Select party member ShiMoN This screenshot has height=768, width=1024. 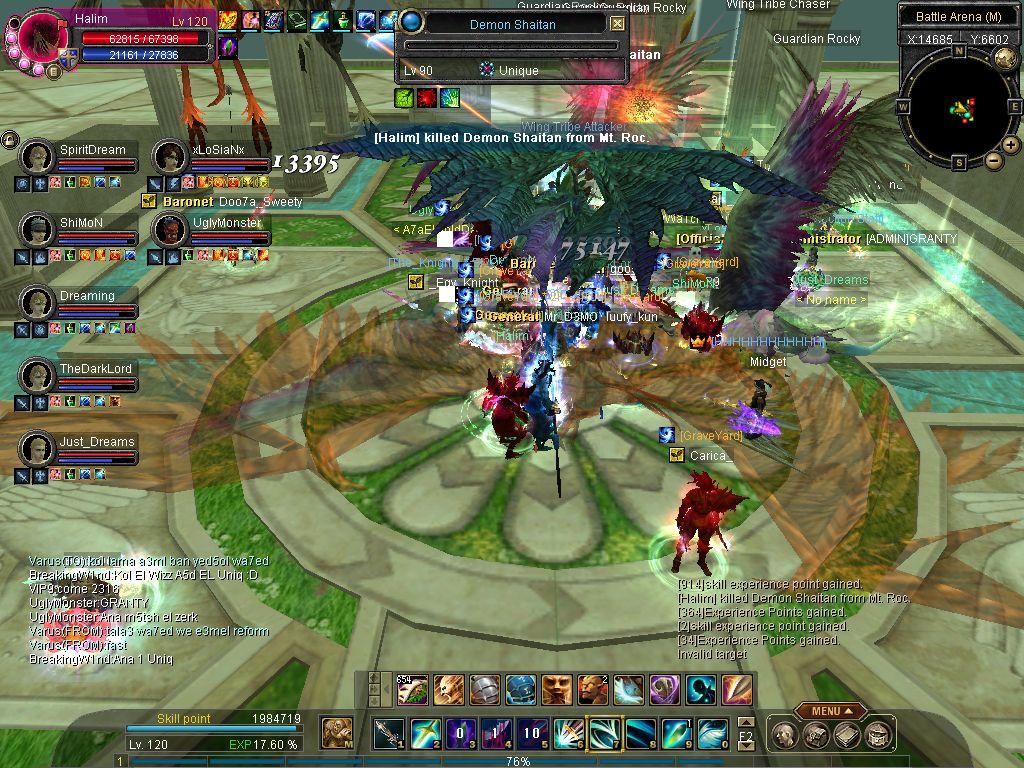pos(38,230)
